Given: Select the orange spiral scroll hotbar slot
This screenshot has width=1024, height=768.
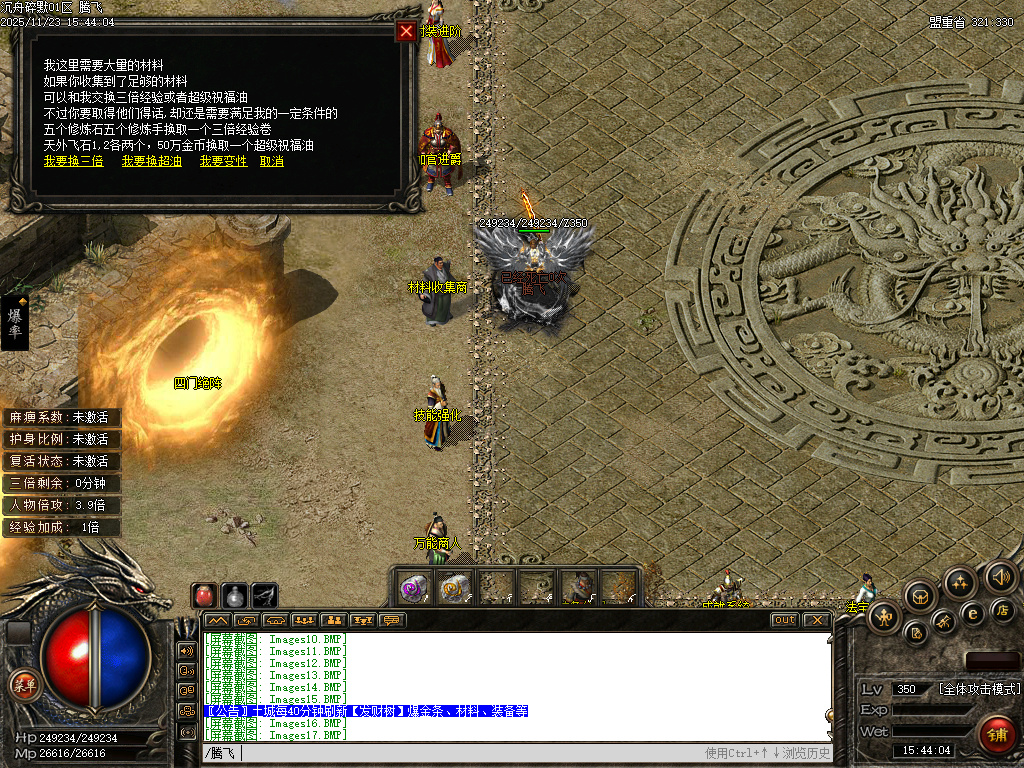Looking at the screenshot, I should (x=455, y=588).
